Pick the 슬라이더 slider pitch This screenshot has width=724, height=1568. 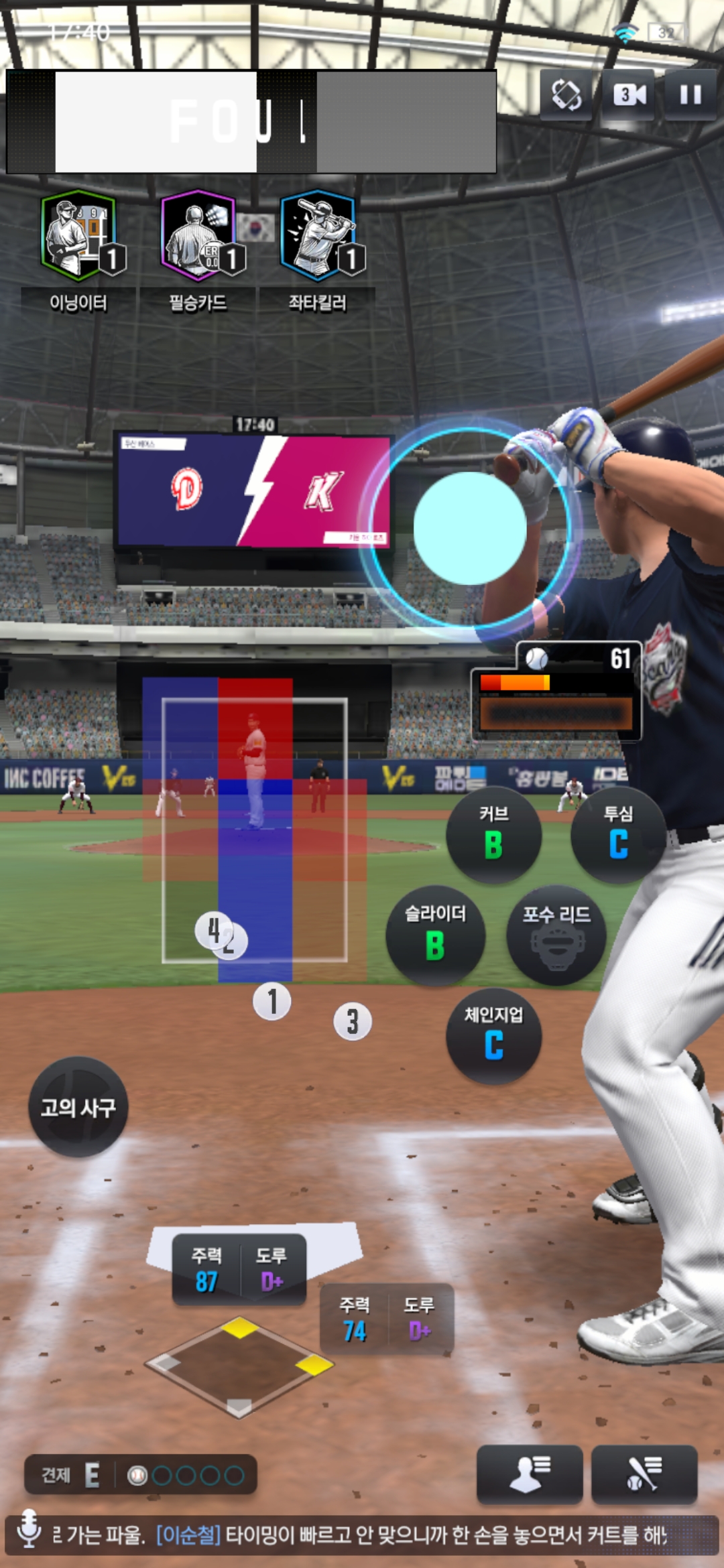[x=435, y=935]
